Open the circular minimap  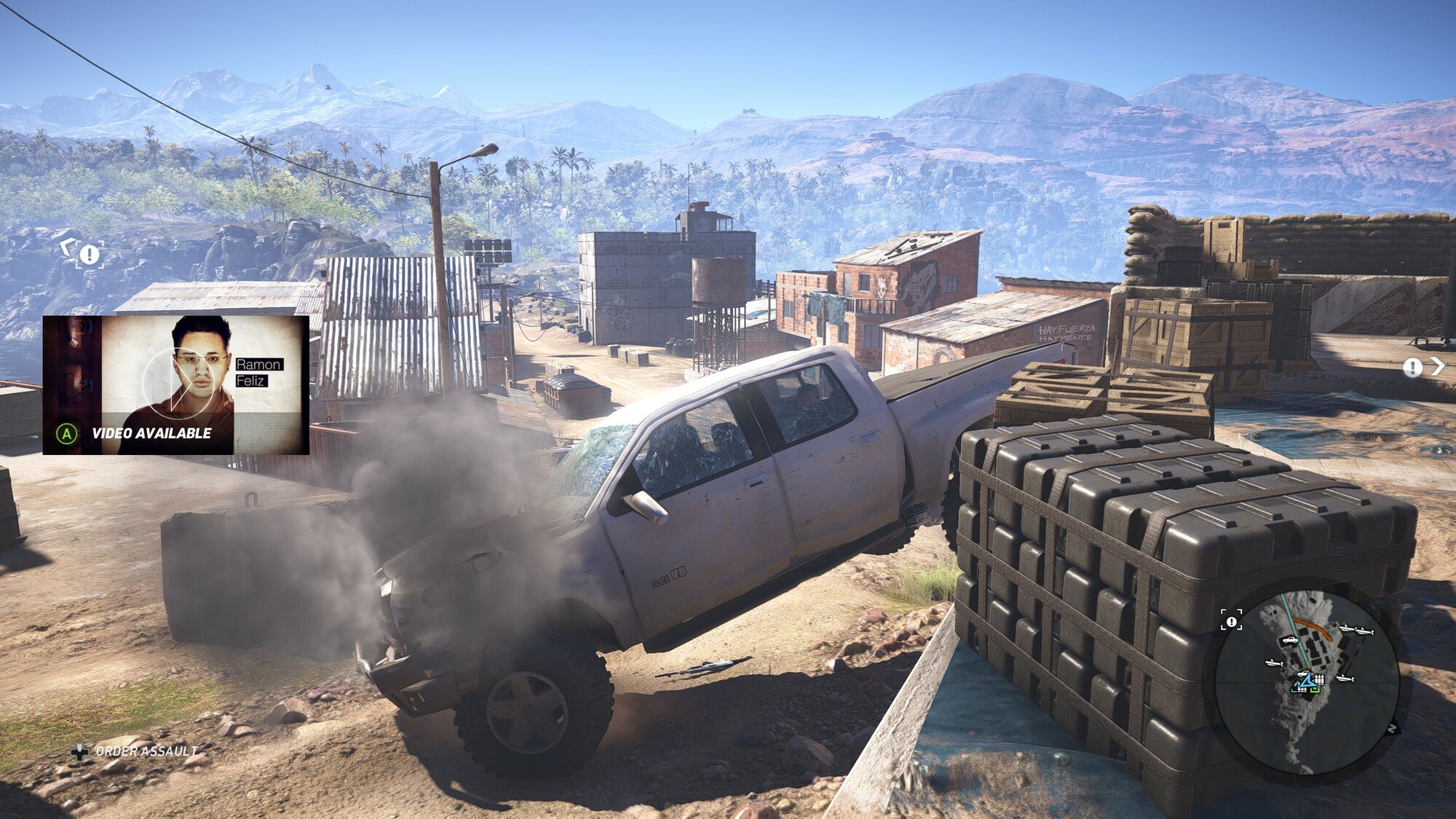(1306, 683)
